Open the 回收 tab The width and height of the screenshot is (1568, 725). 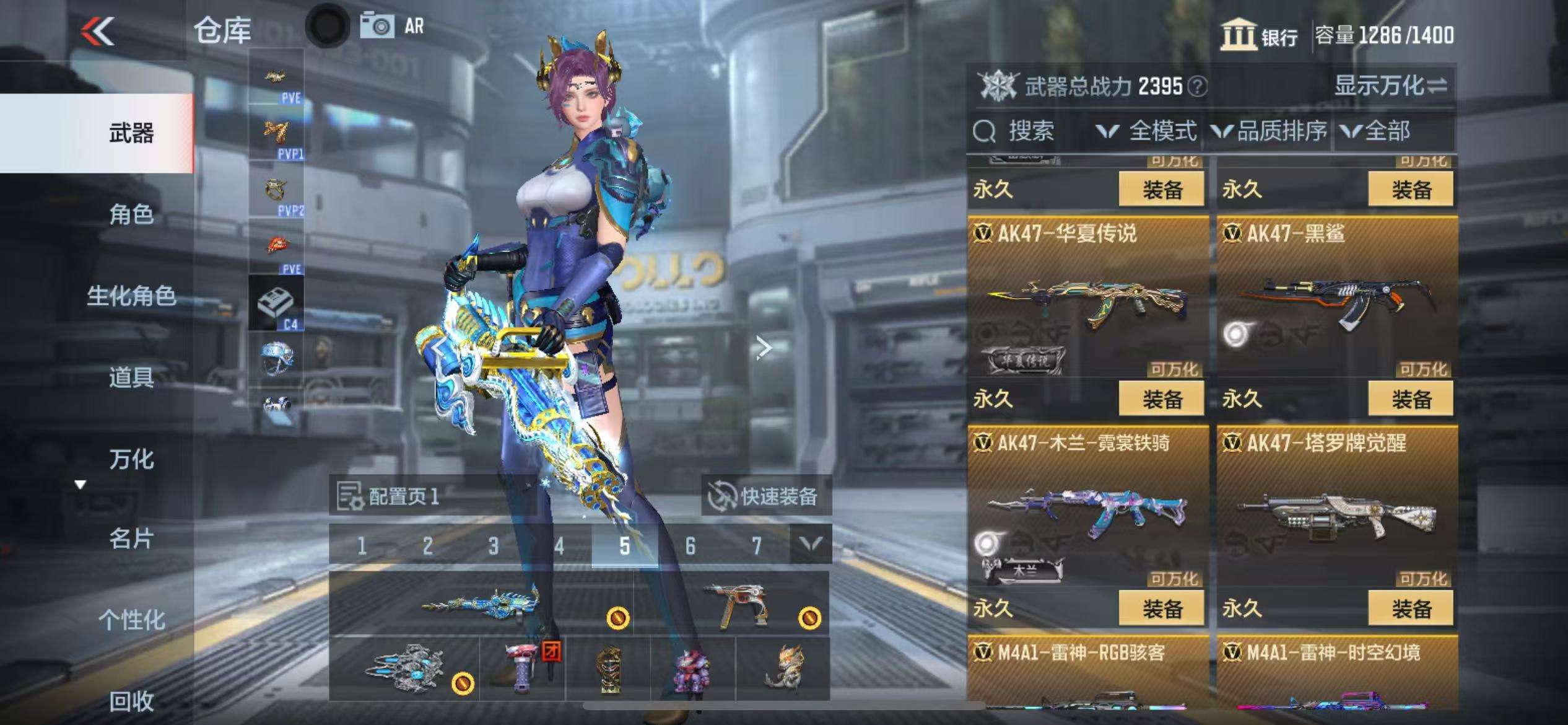(131, 701)
